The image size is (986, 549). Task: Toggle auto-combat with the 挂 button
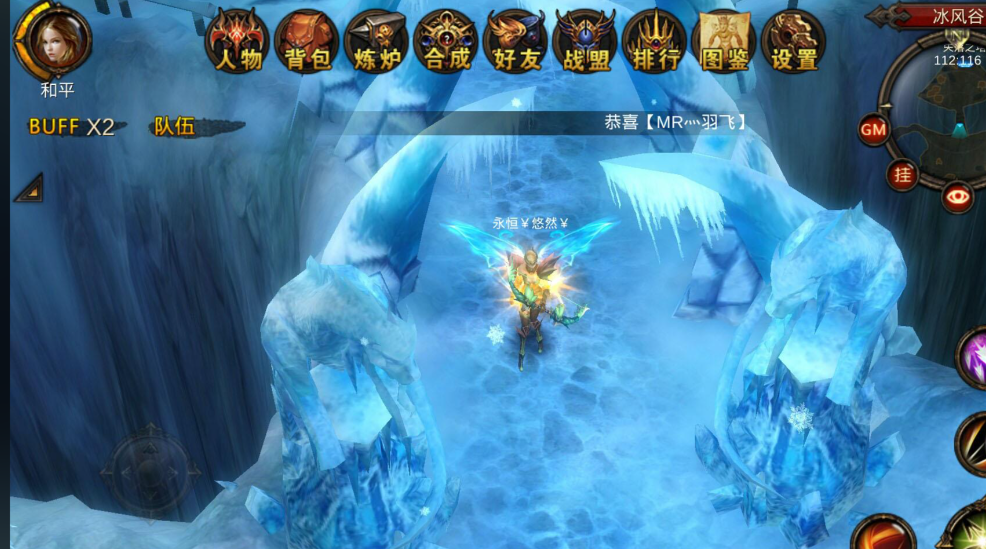(903, 175)
